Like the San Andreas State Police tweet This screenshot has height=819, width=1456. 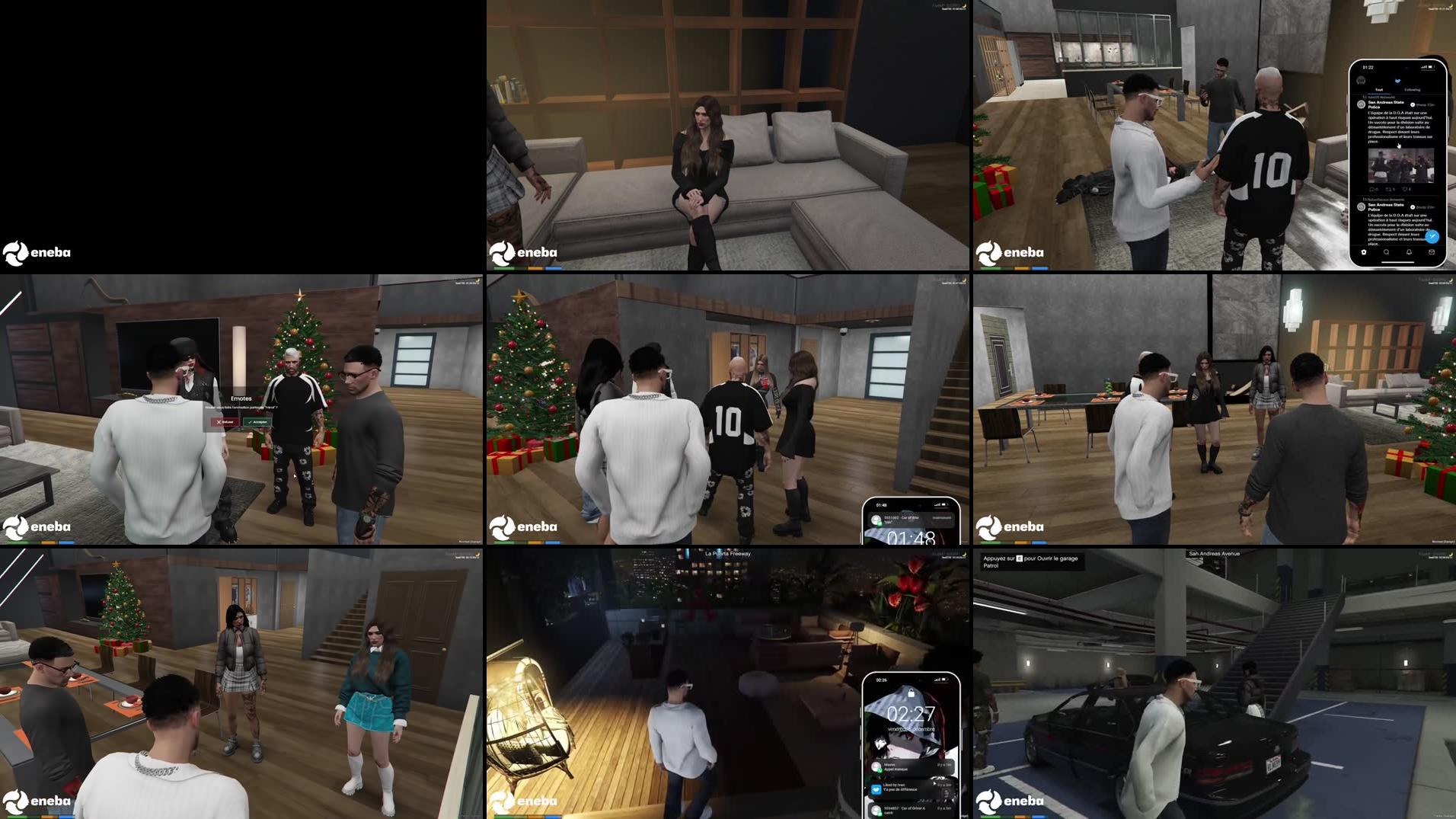coord(1407,189)
